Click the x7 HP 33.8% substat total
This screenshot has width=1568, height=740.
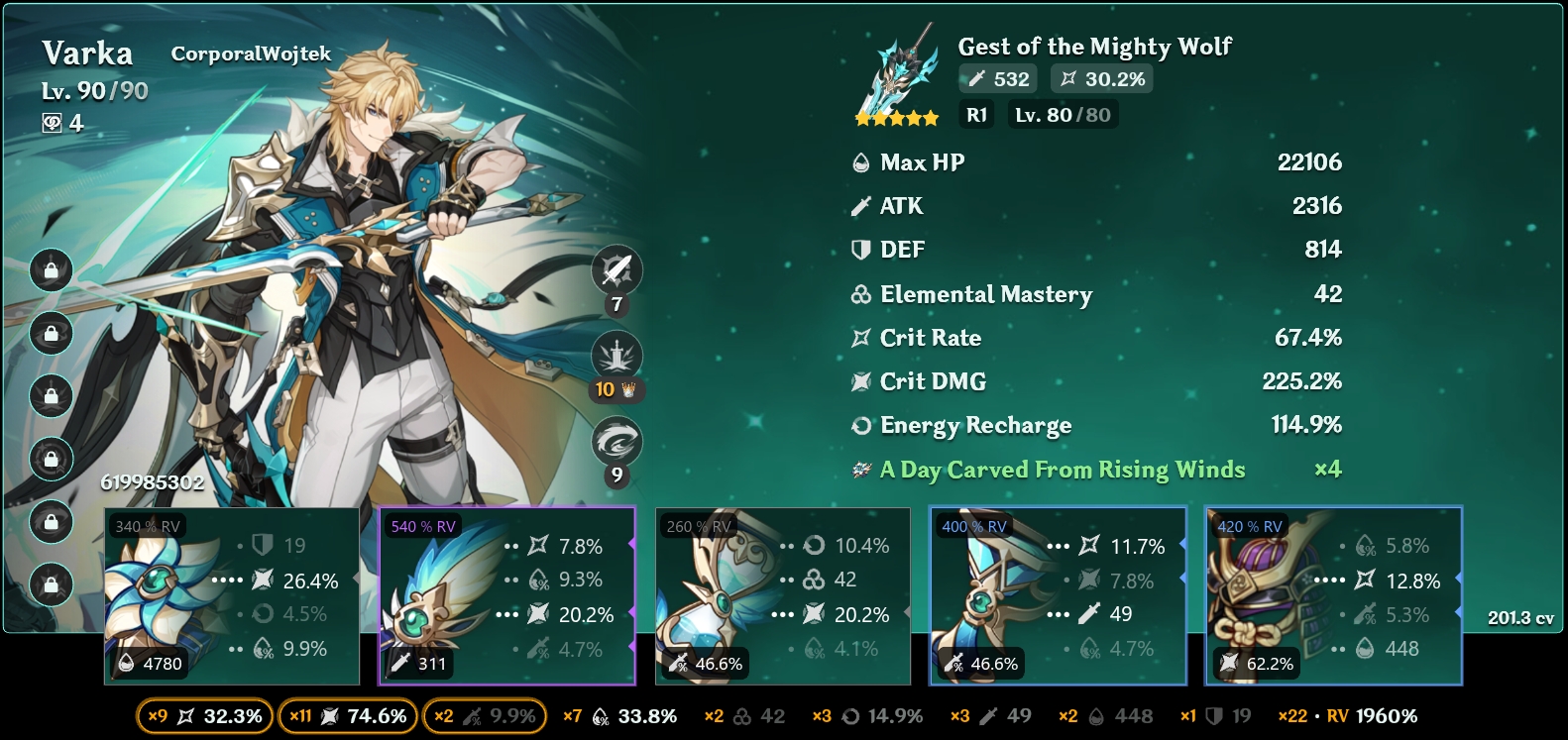pos(619,716)
